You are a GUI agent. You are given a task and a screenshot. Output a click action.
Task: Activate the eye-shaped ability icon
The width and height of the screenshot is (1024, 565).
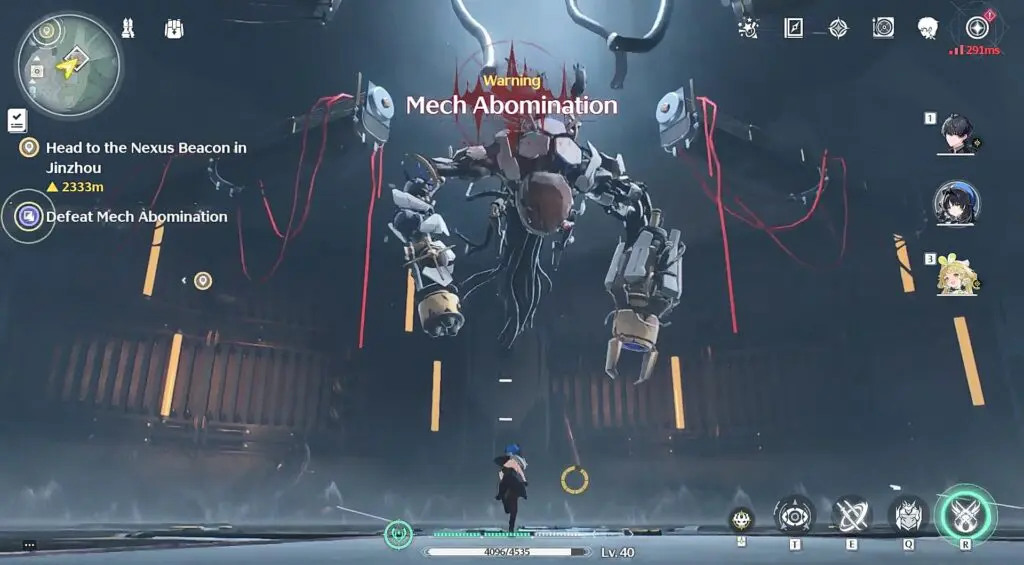click(x=794, y=515)
